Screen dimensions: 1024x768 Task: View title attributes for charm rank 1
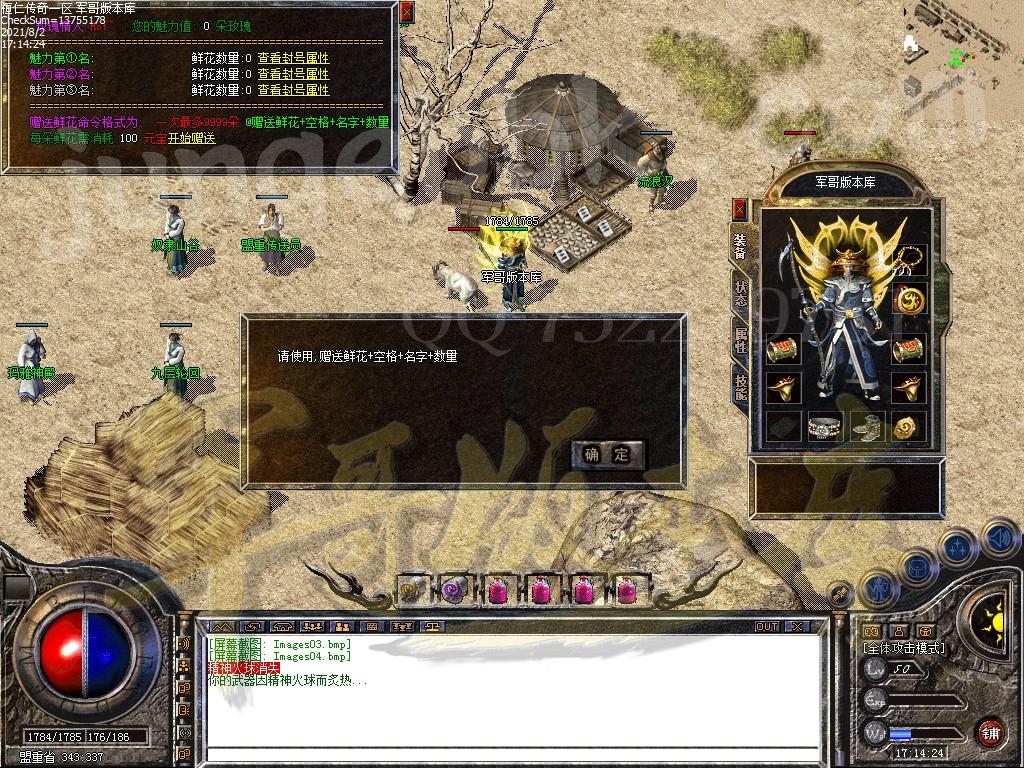point(293,59)
